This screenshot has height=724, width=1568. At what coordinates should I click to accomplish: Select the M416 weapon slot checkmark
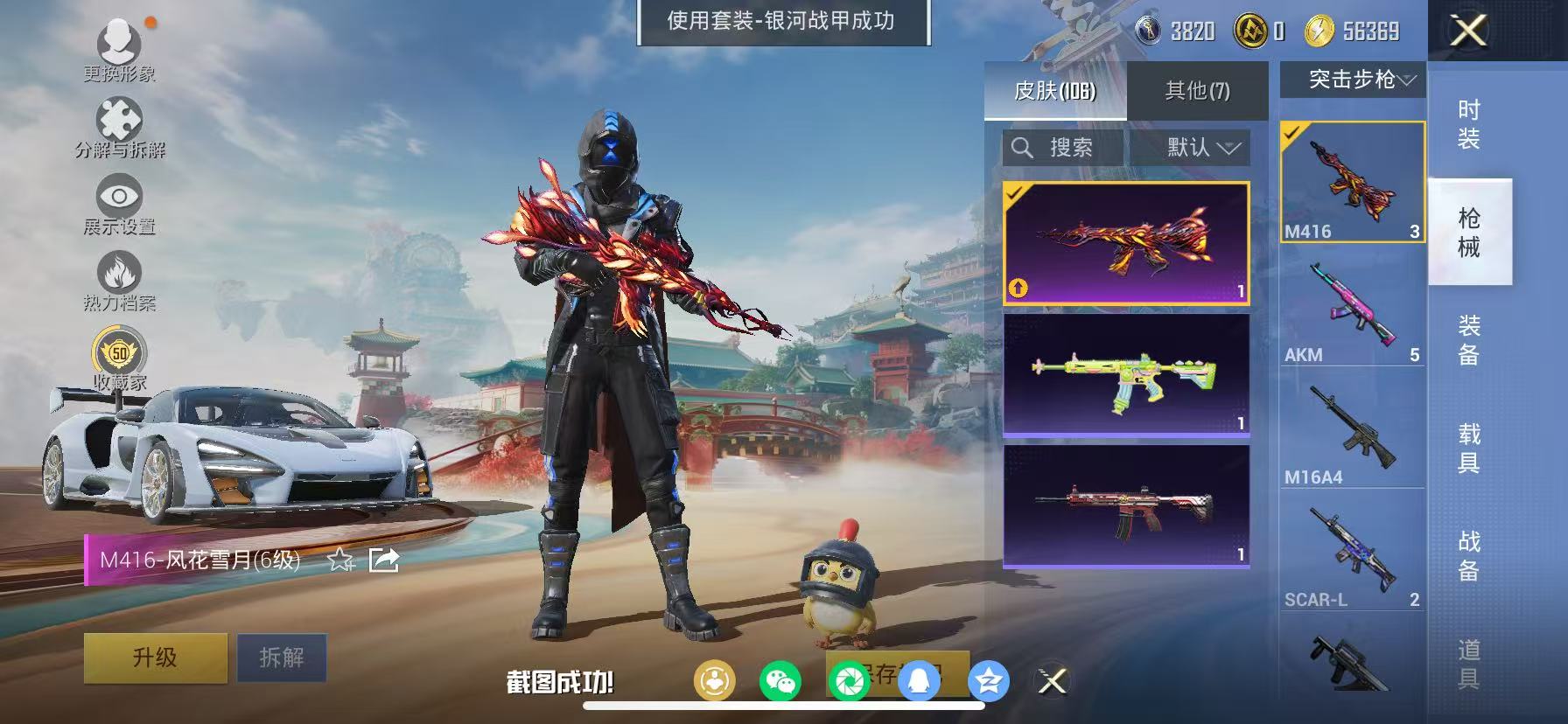[1293, 135]
